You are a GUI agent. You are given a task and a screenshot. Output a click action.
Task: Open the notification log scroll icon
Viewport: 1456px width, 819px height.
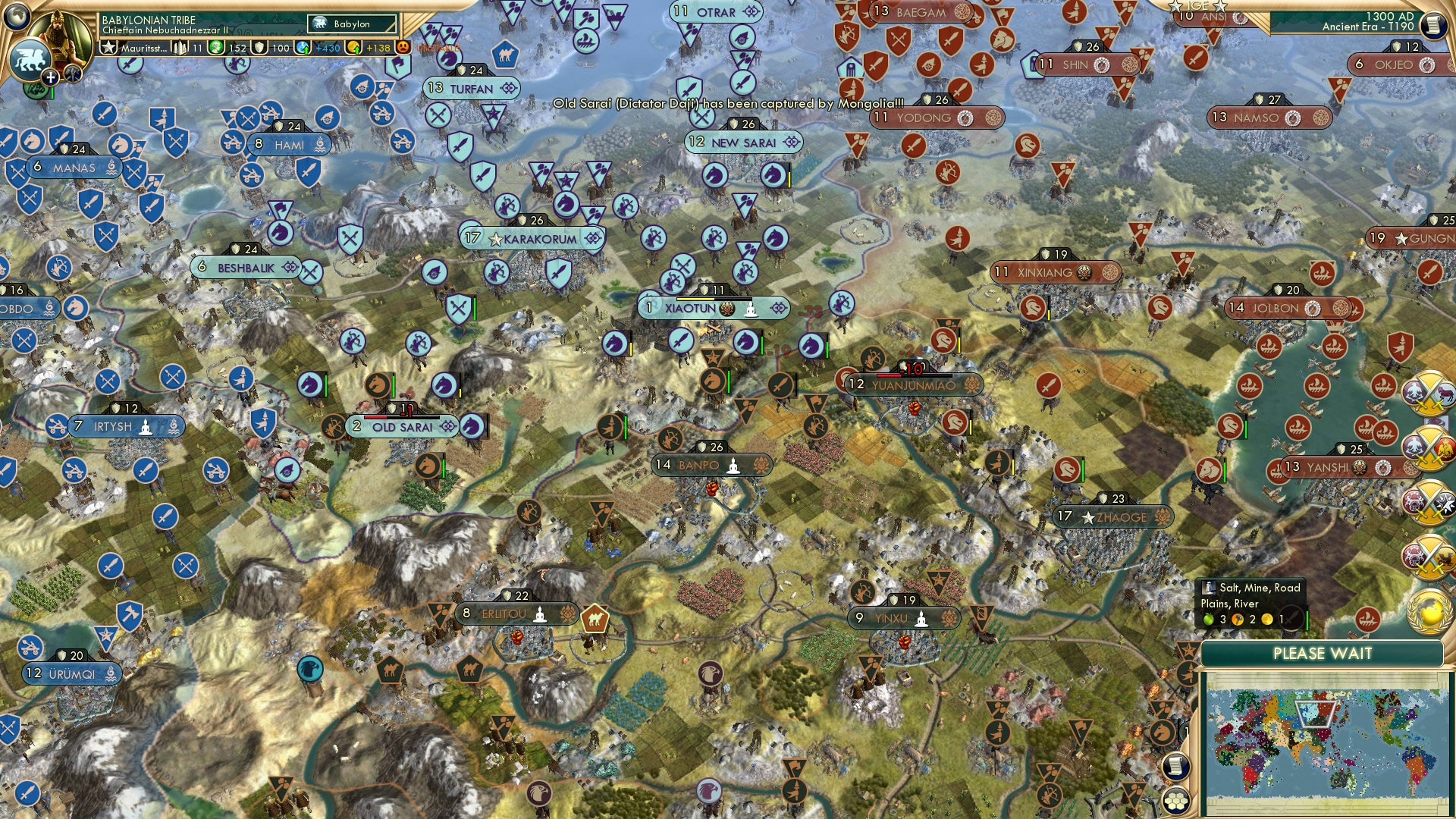[1175, 764]
